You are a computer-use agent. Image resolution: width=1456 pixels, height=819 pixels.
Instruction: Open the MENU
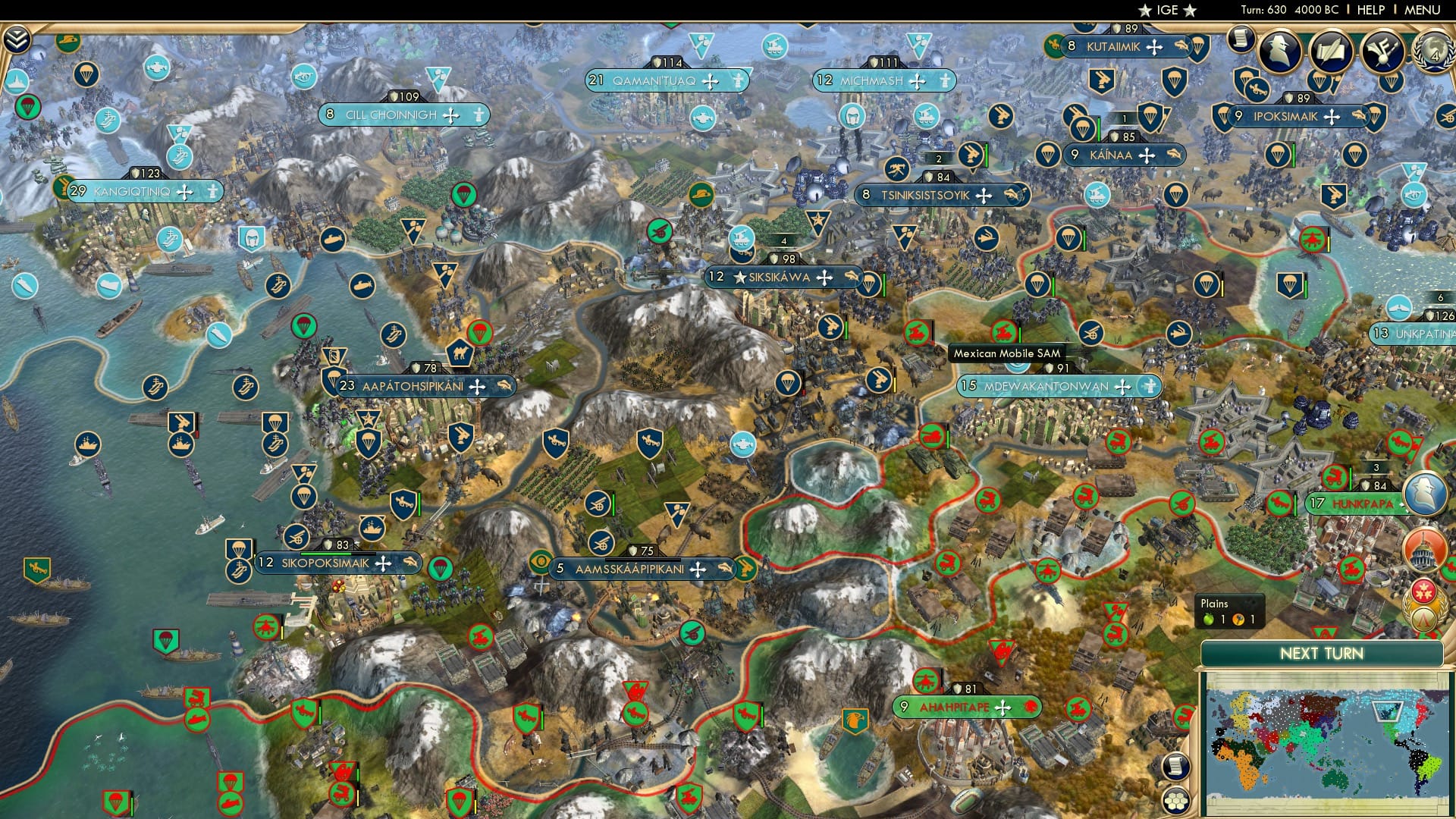coord(1425,10)
